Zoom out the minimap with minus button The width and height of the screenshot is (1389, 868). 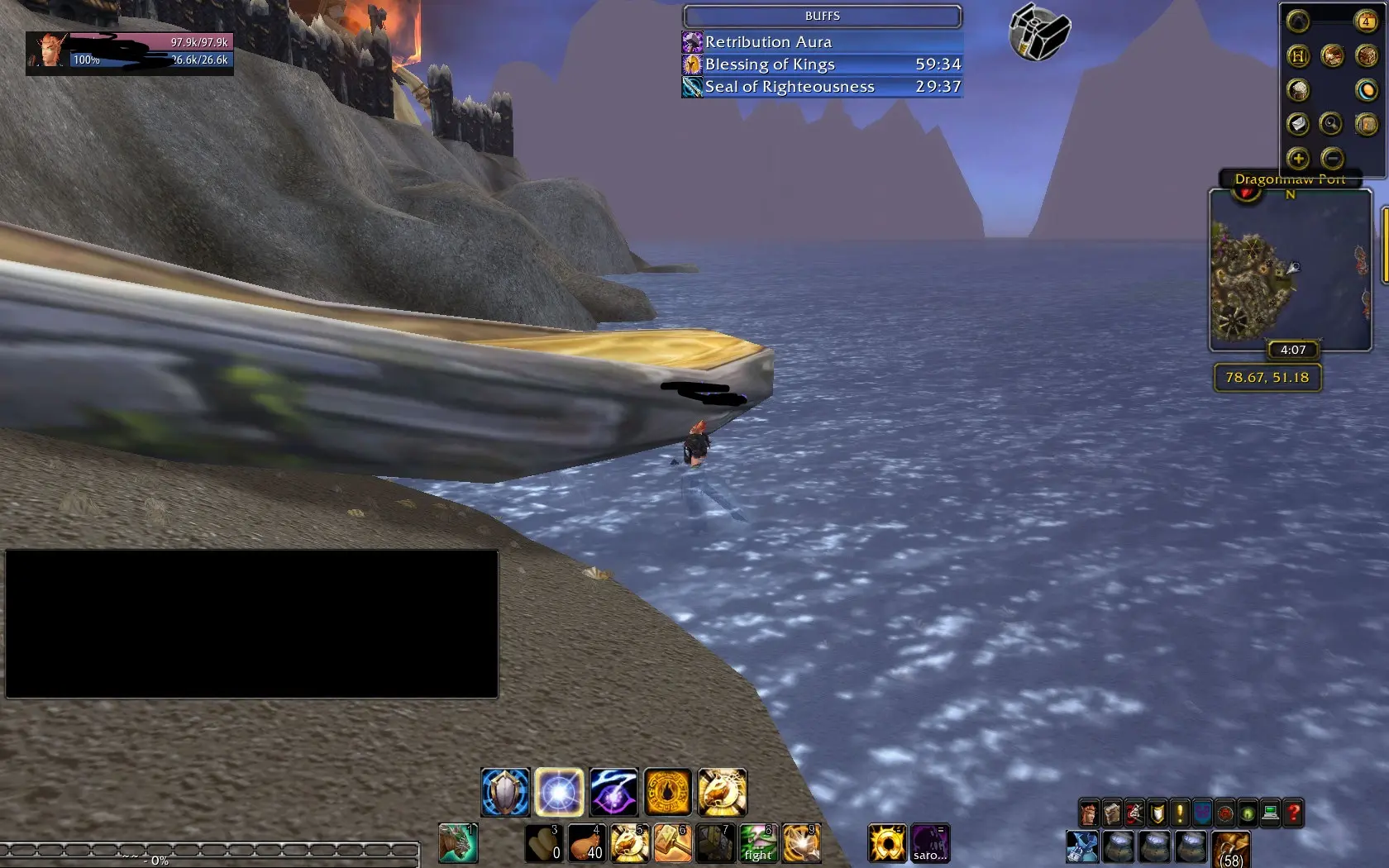tap(1332, 158)
